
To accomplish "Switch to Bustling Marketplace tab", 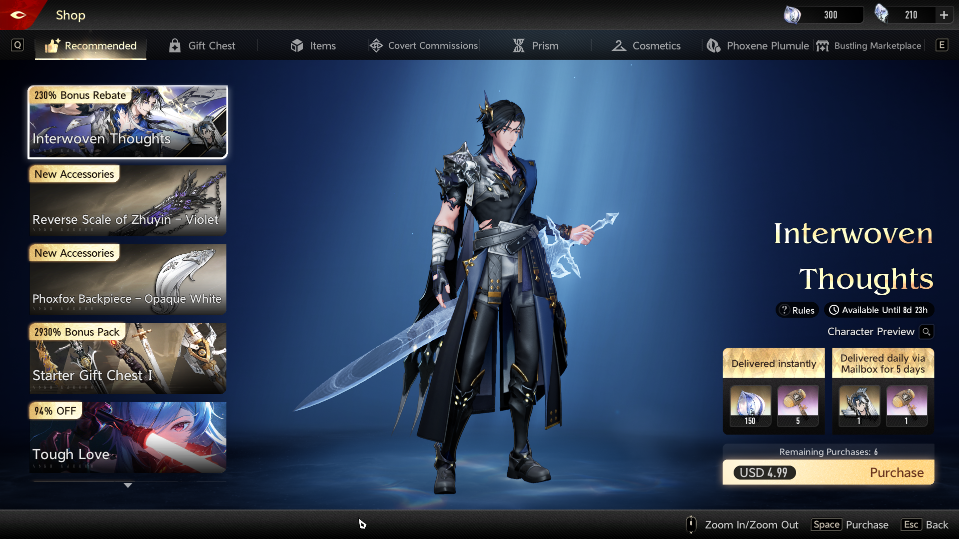I will point(868,46).
